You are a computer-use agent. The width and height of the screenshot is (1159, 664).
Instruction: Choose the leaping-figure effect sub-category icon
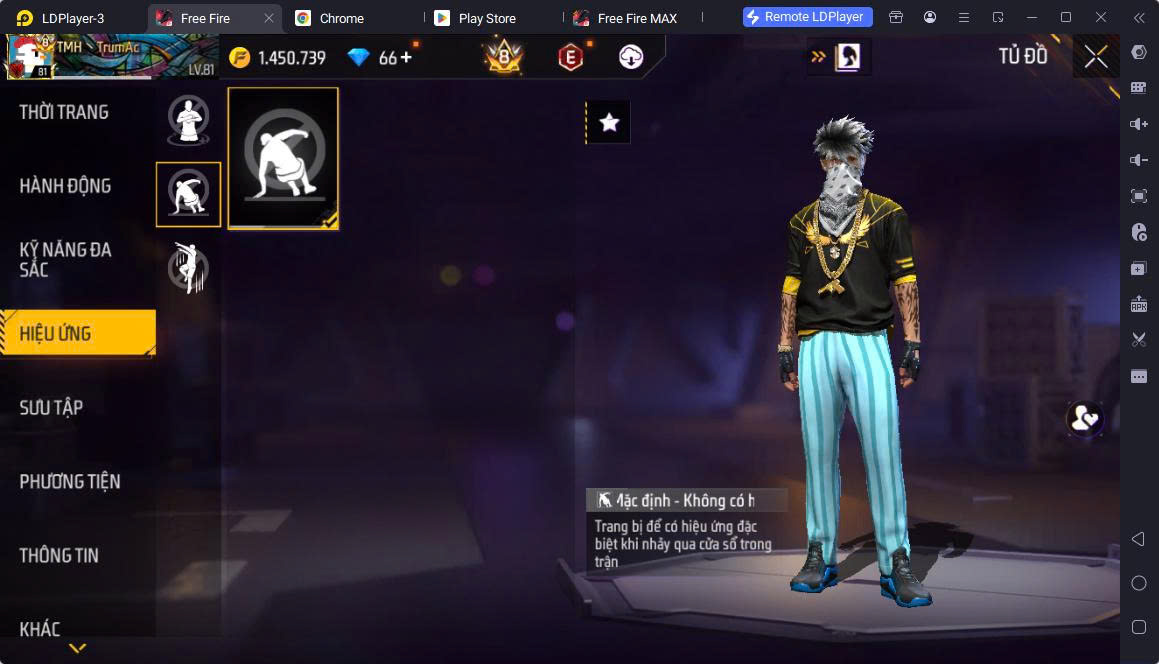click(x=188, y=268)
